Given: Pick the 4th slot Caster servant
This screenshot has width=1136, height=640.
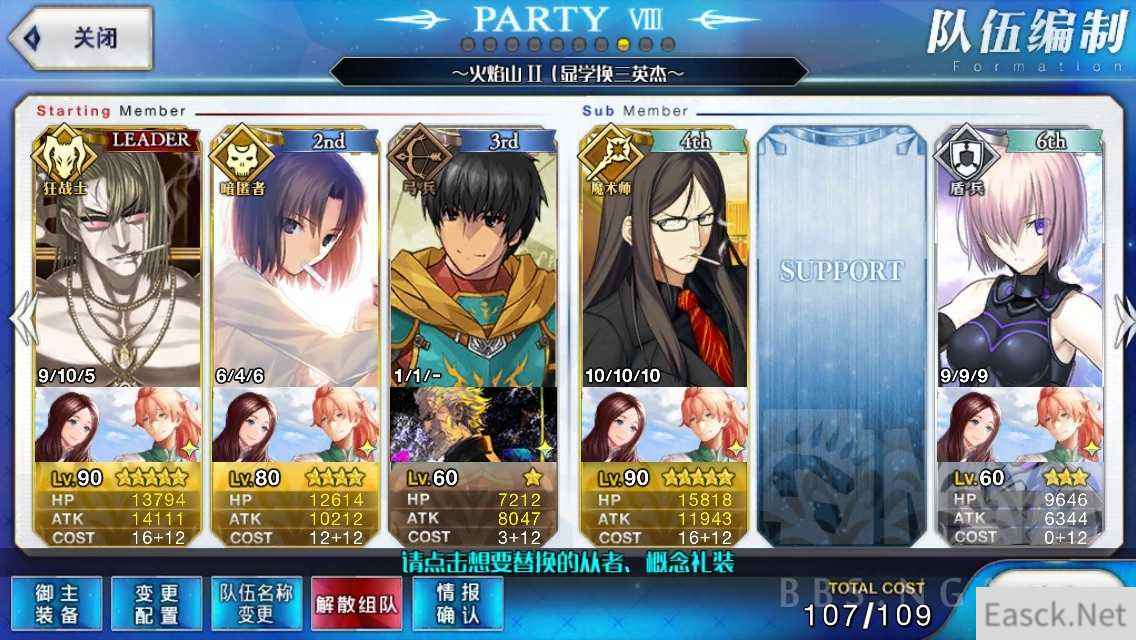Looking at the screenshot, I should pos(663,260).
